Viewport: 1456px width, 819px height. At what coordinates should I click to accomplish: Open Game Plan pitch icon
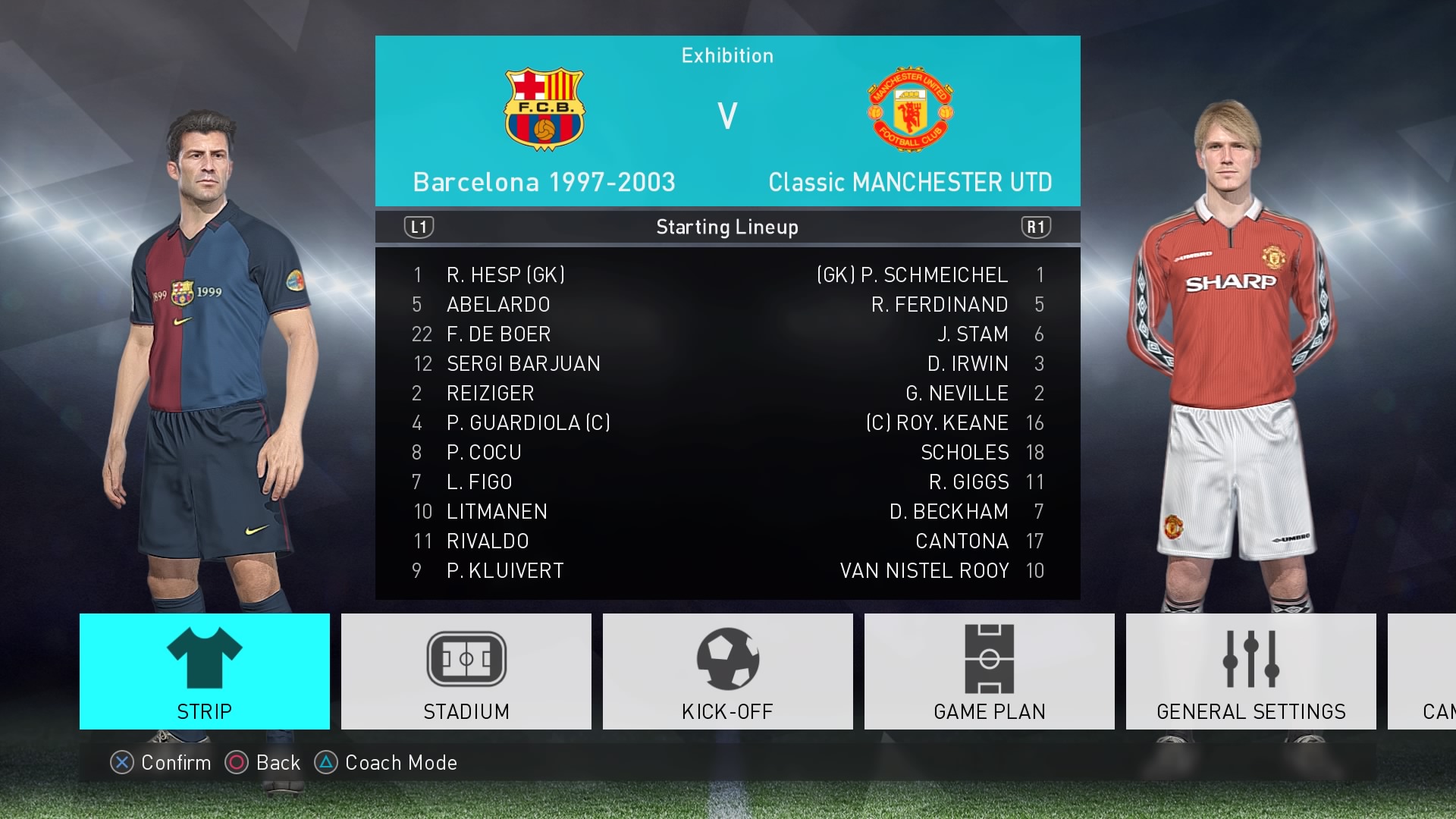coord(988,658)
